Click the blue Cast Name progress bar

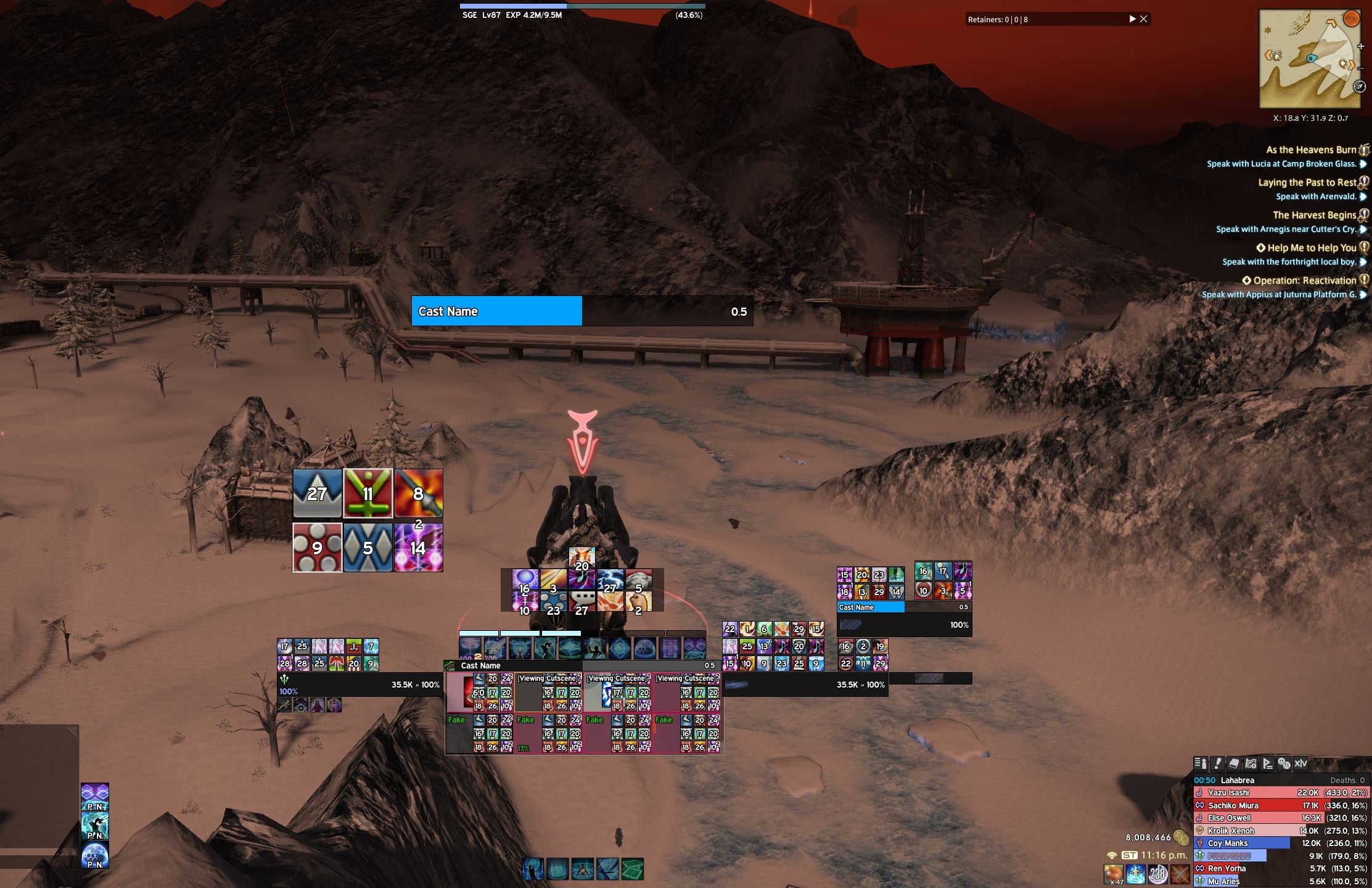pyautogui.click(x=496, y=311)
